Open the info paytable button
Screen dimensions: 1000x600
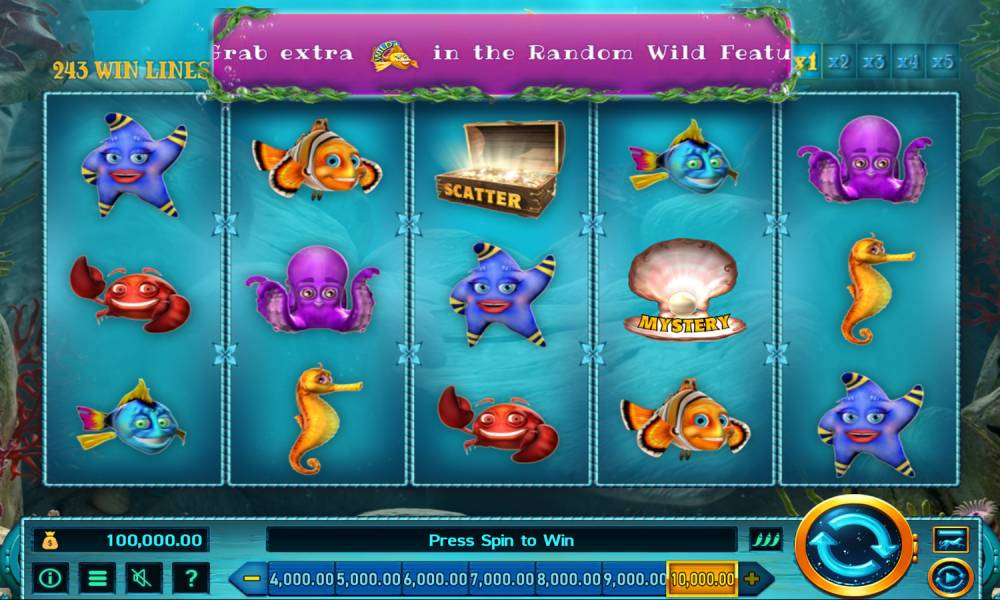(51, 577)
